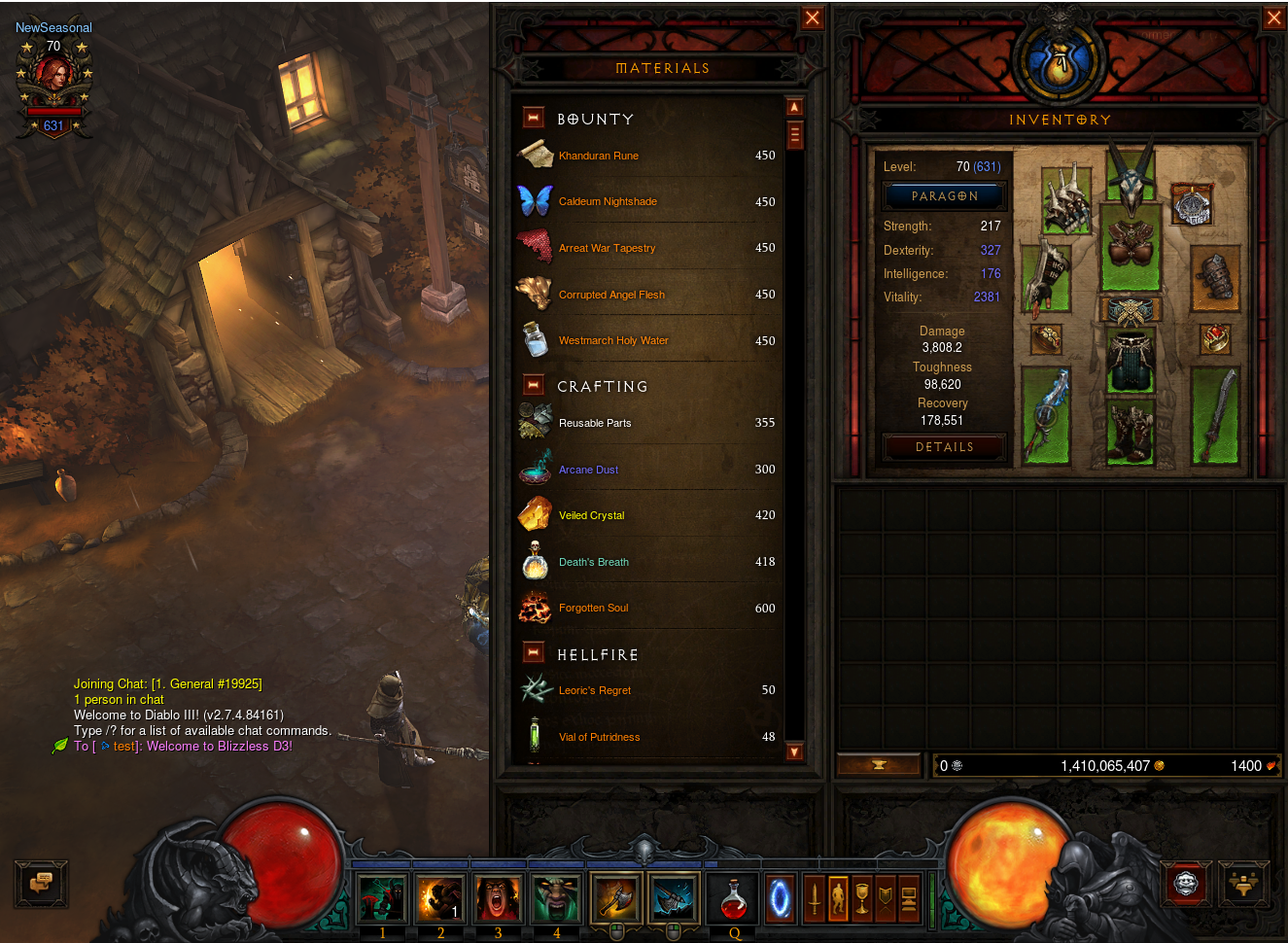Click the character portrait for NewSeasonal
This screenshot has height=943, width=1288.
coord(53,76)
